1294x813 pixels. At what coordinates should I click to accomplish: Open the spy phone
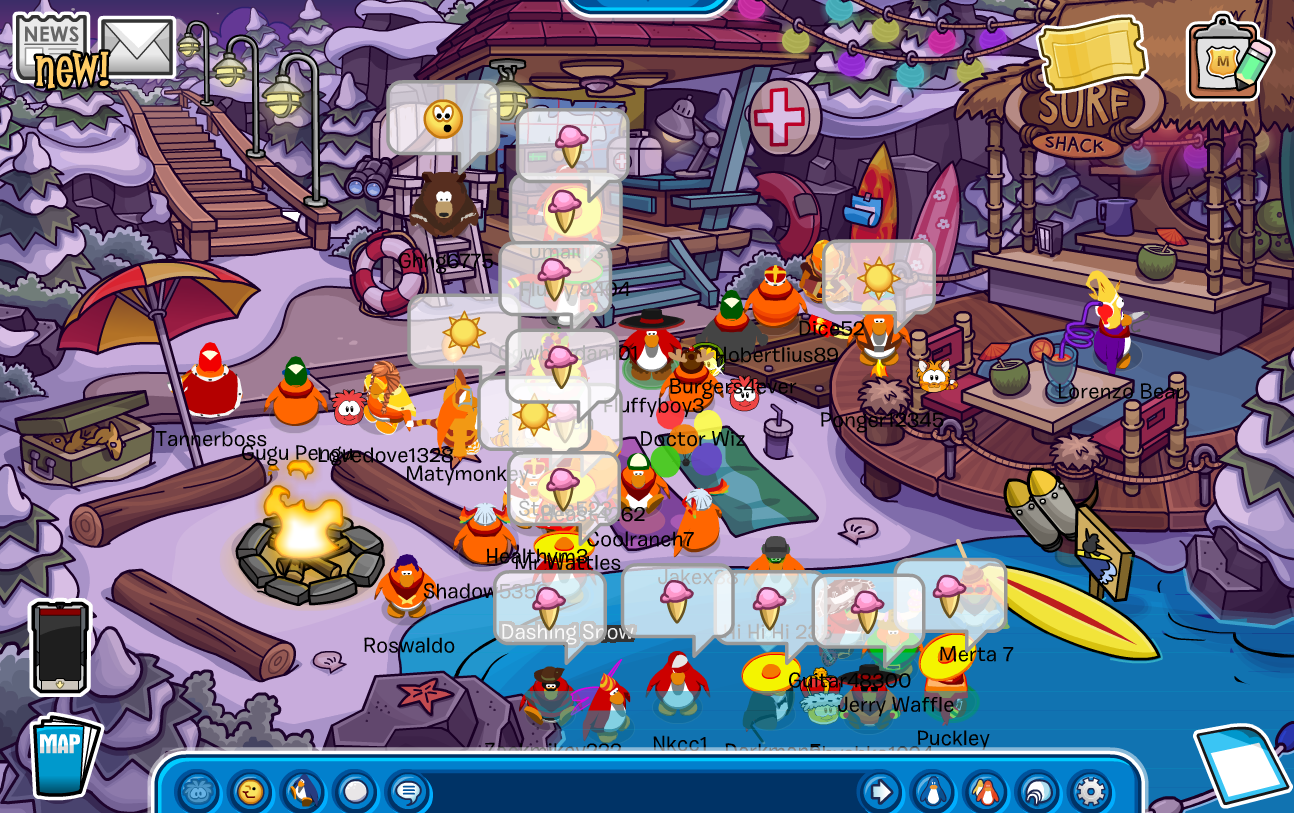click(x=60, y=646)
